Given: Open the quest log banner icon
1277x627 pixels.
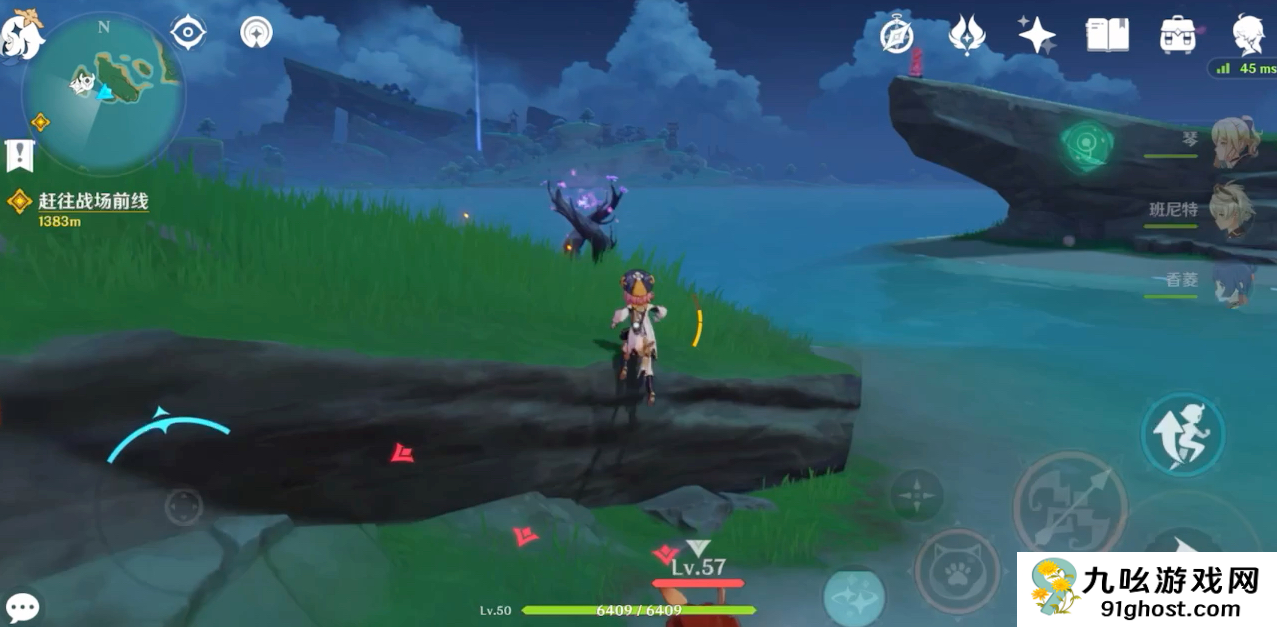Looking at the screenshot, I should coord(20,155).
